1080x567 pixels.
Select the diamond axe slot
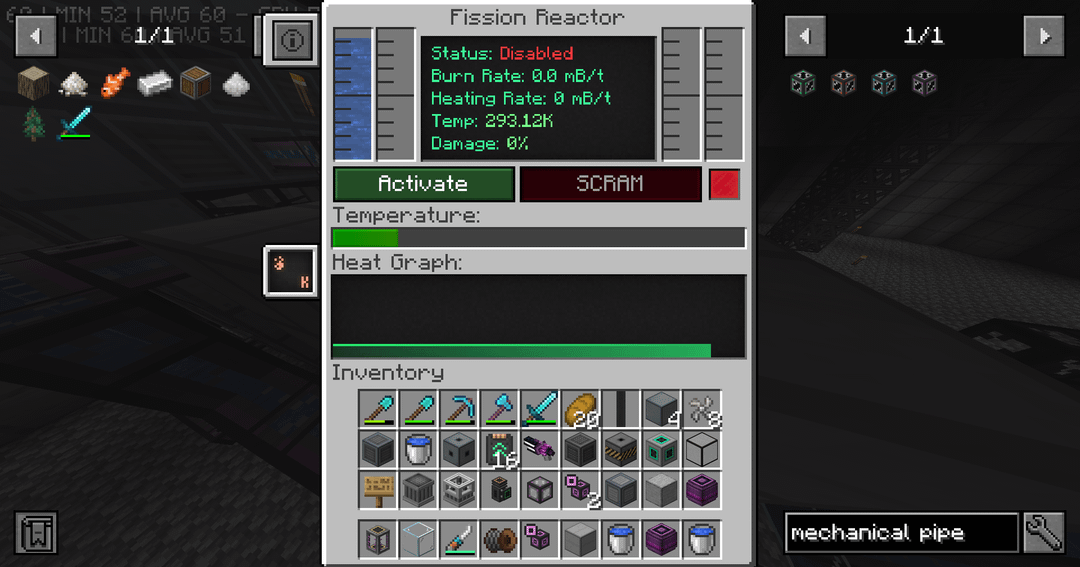coord(499,409)
